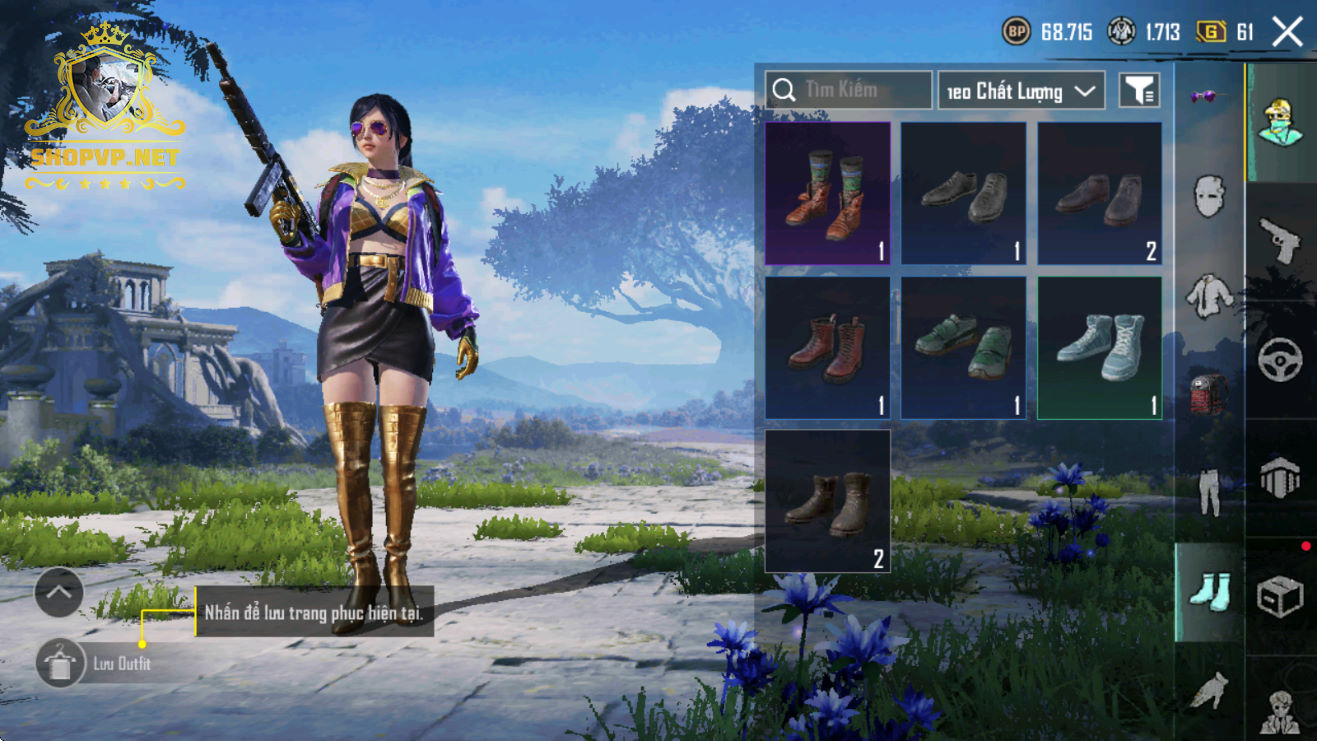Select the shoes category tab
Viewport: 1317px width, 741px height.
pyautogui.click(x=1209, y=590)
